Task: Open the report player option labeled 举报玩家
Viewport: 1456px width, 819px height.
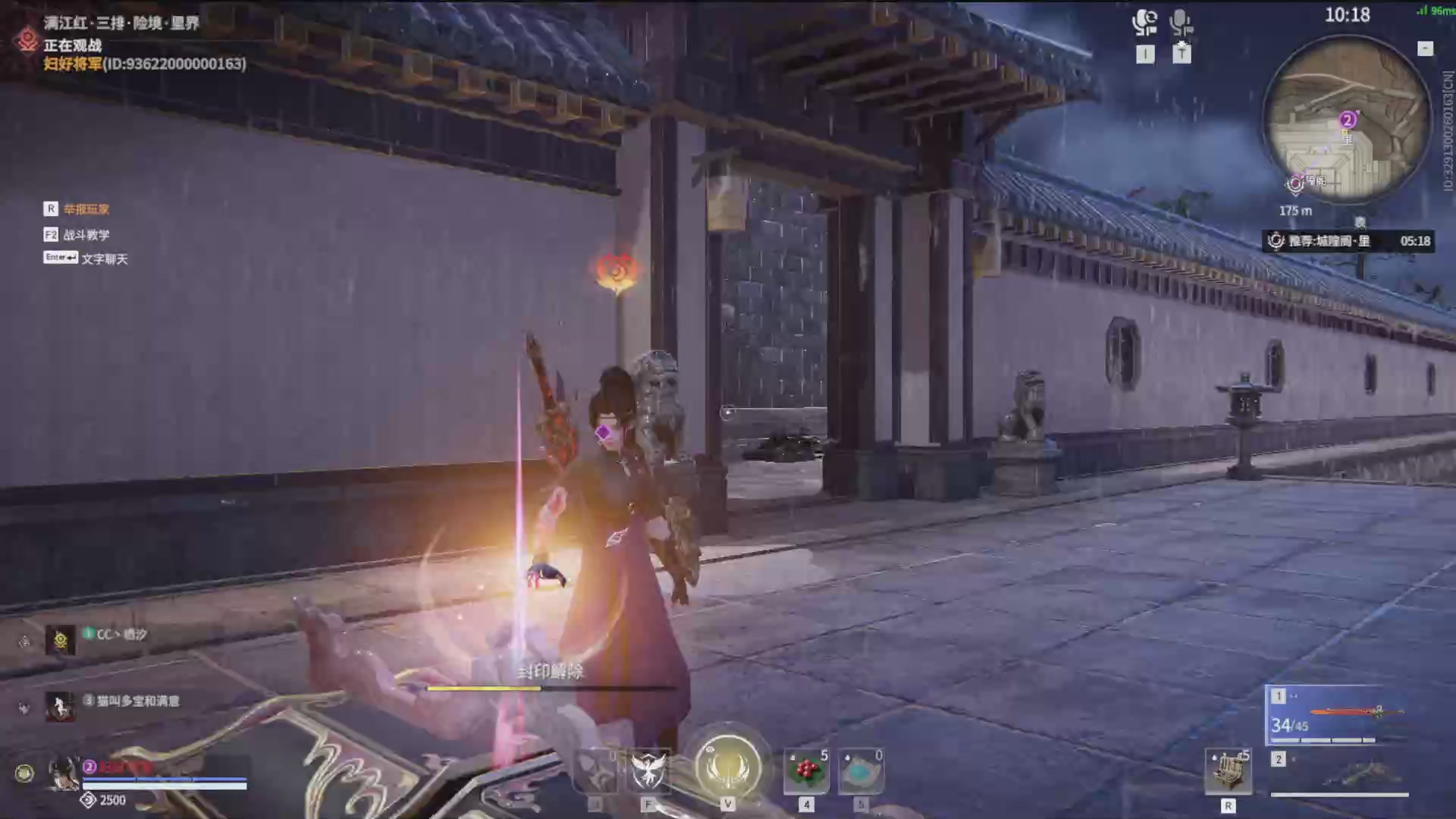Action: [86, 209]
